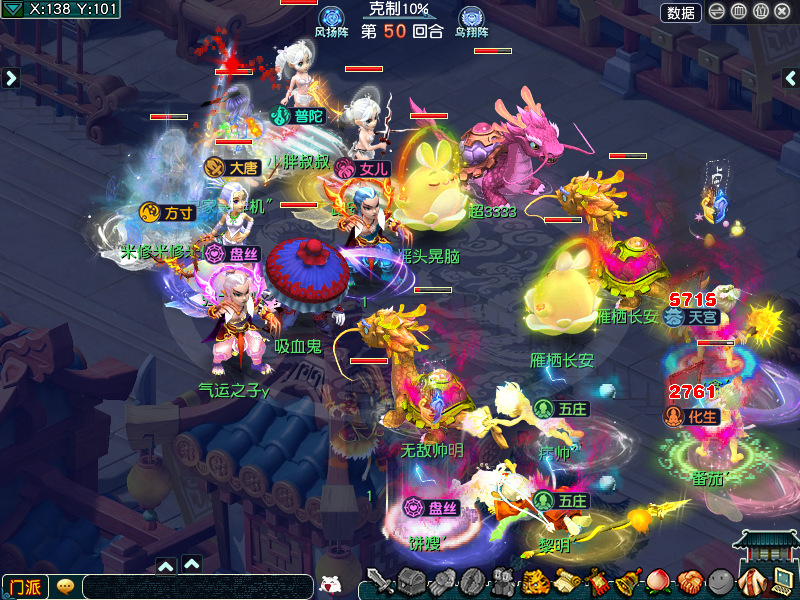Open the treasure chest inventory icon
This screenshot has width=800, height=600.
[x=411, y=581]
